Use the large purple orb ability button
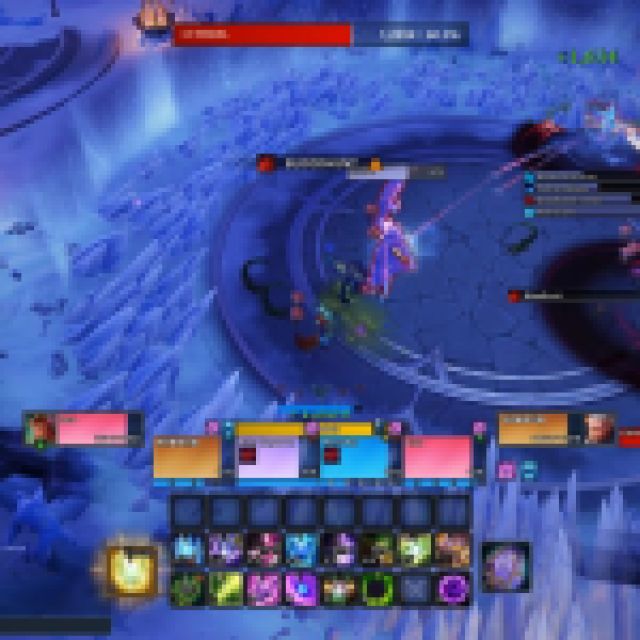The image size is (640, 640). pyautogui.click(x=505, y=566)
